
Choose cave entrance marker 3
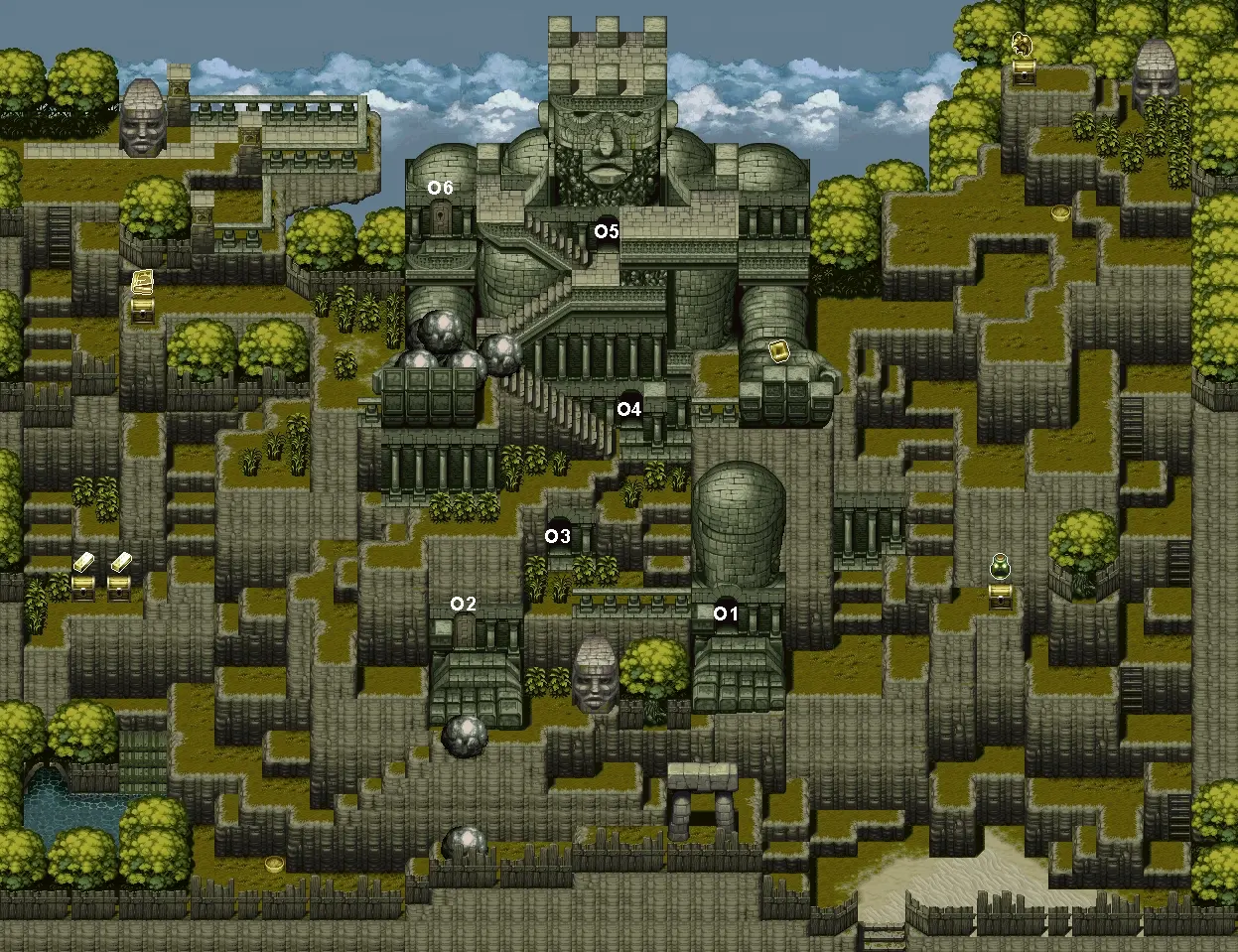click(x=558, y=536)
